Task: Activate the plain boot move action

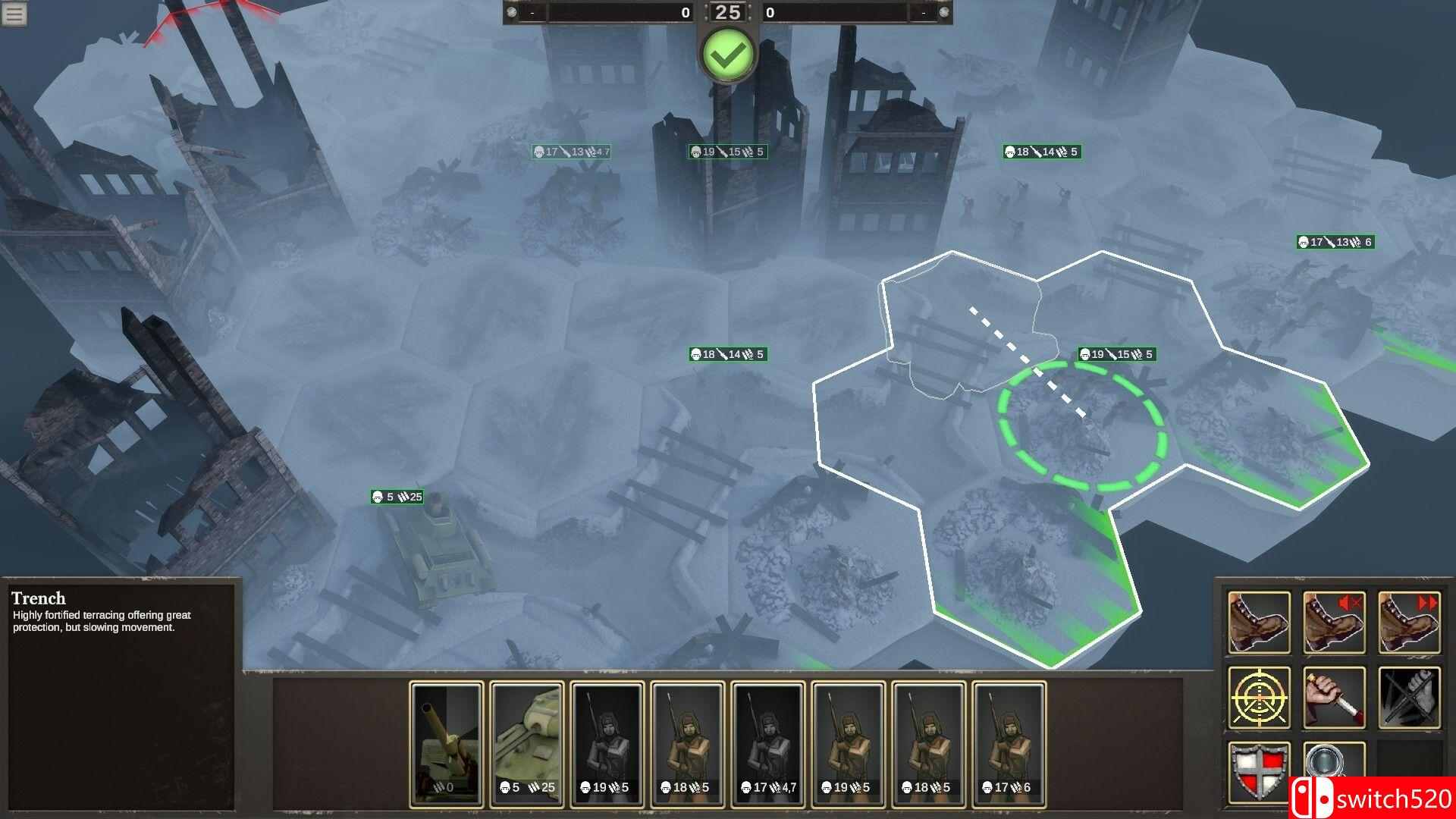Action: 1259,623
